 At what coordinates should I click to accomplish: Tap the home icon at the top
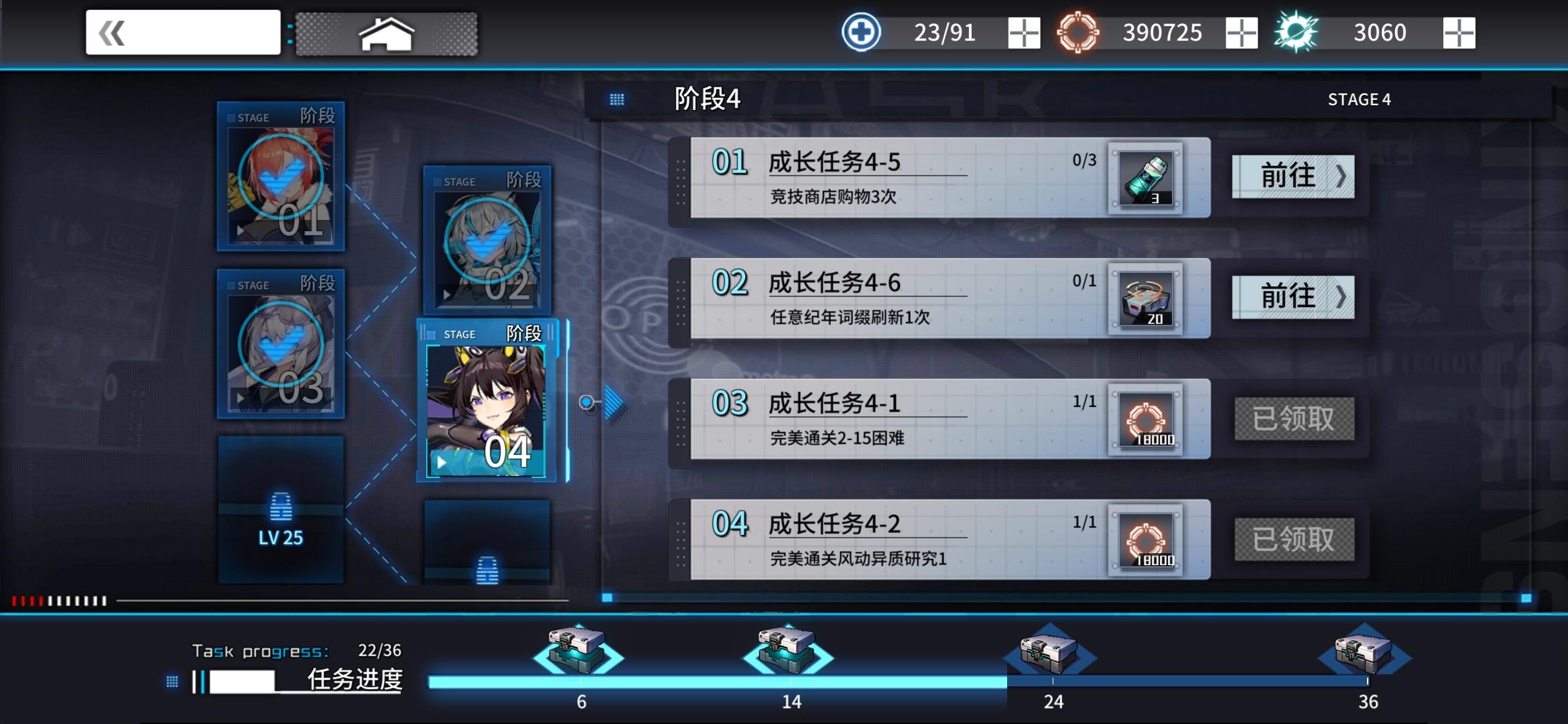point(387,33)
